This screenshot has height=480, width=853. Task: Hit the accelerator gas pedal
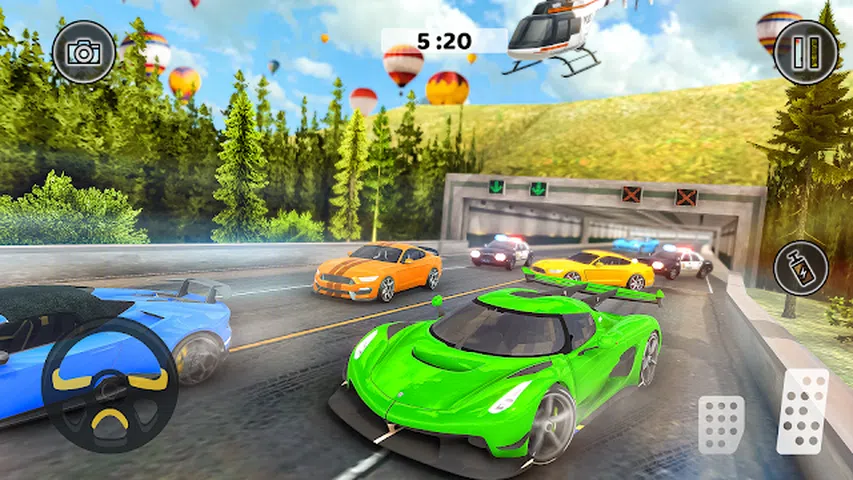(x=803, y=411)
